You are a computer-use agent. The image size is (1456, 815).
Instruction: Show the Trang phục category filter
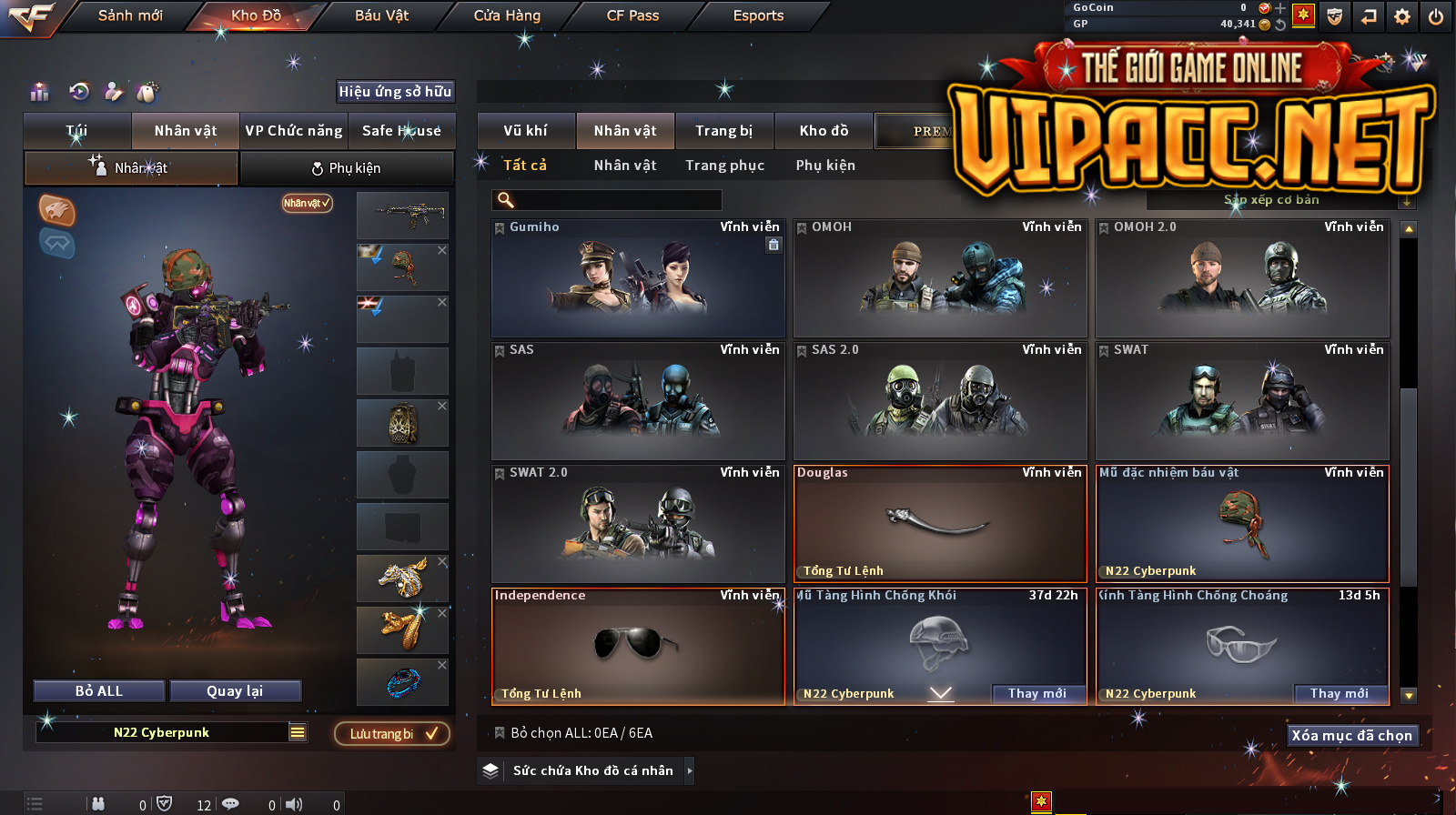point(725,166)
